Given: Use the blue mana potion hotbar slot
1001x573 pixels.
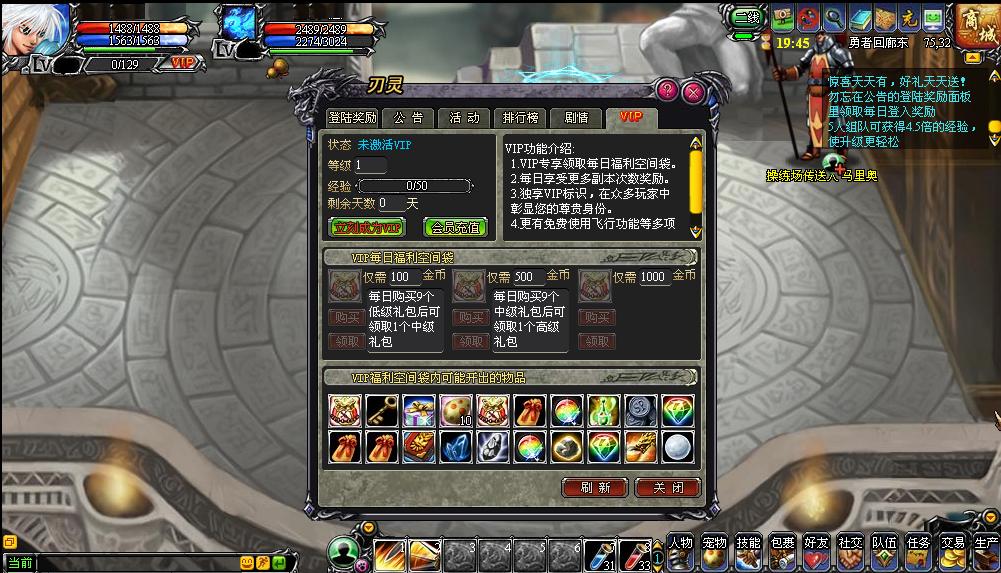Looking at the screenshot, I should pyautogui.click(x=598, y=554).
